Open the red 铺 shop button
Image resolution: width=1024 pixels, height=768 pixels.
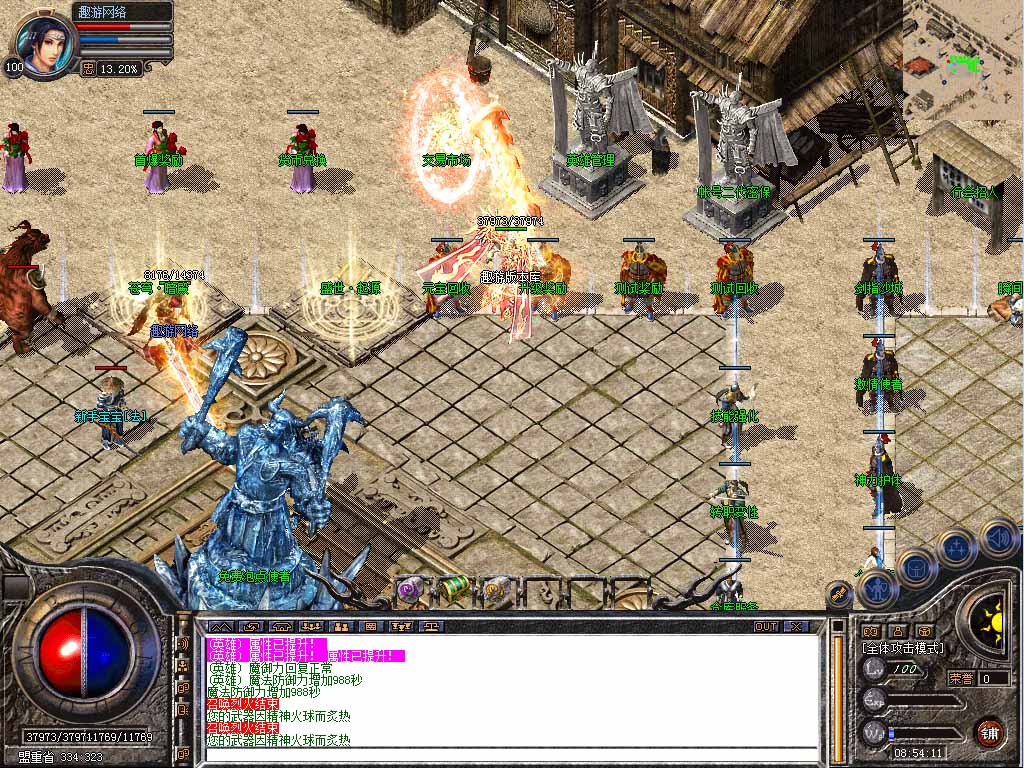(989, 732)
